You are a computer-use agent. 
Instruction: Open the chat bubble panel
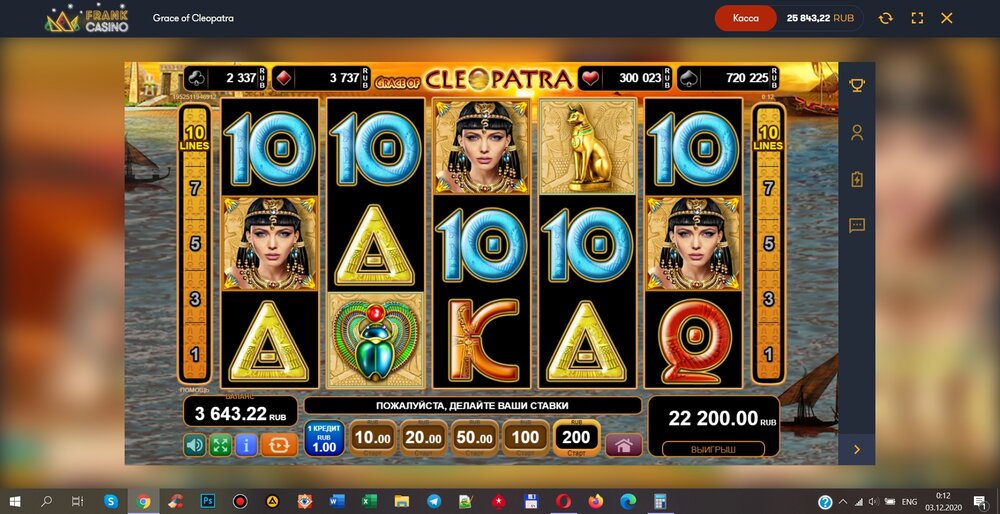(x=857, y=226)
